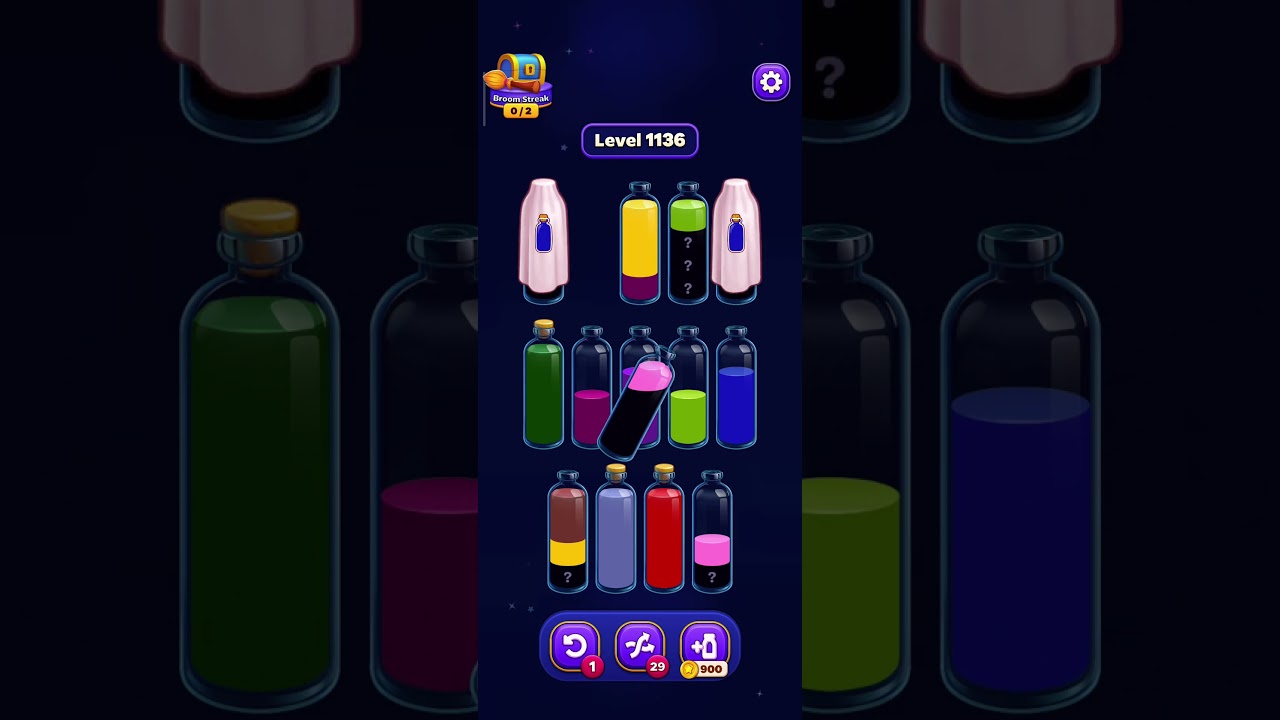Image resolution: width=1280 pixels, height=720 pixels.
Task: Tap the undo arrow icon
Action: click(x=575, y=645)
